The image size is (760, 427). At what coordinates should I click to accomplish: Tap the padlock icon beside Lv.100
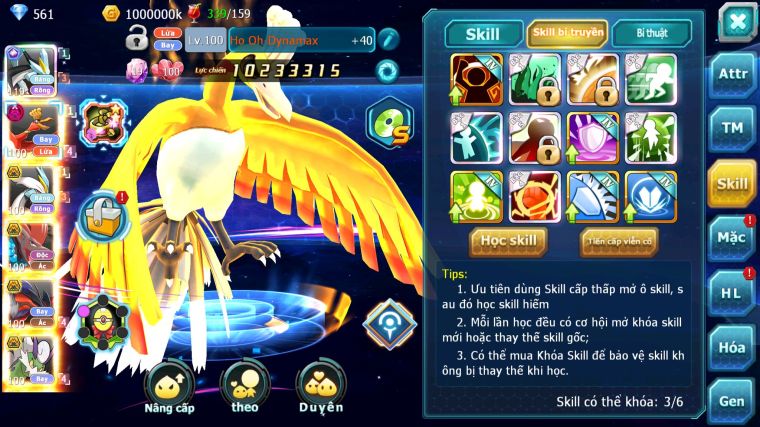click(137, 40)
